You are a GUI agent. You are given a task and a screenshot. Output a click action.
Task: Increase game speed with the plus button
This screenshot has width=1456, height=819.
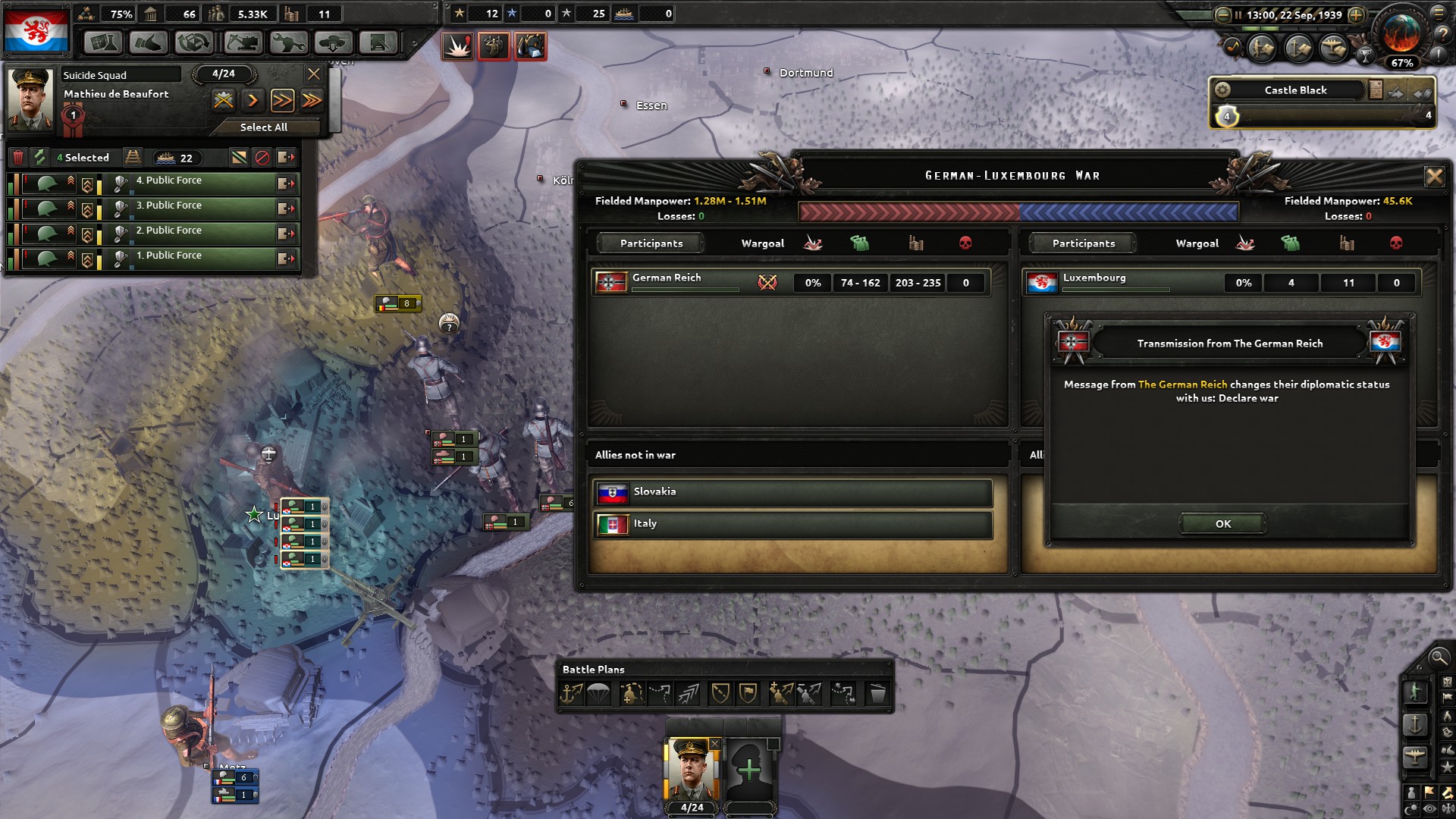(x=1356, y=14)
